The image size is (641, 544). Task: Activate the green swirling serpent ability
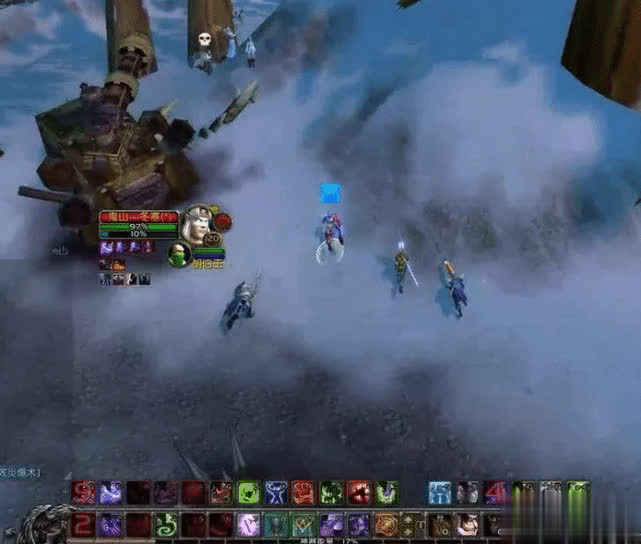click(x=166, y=524)
